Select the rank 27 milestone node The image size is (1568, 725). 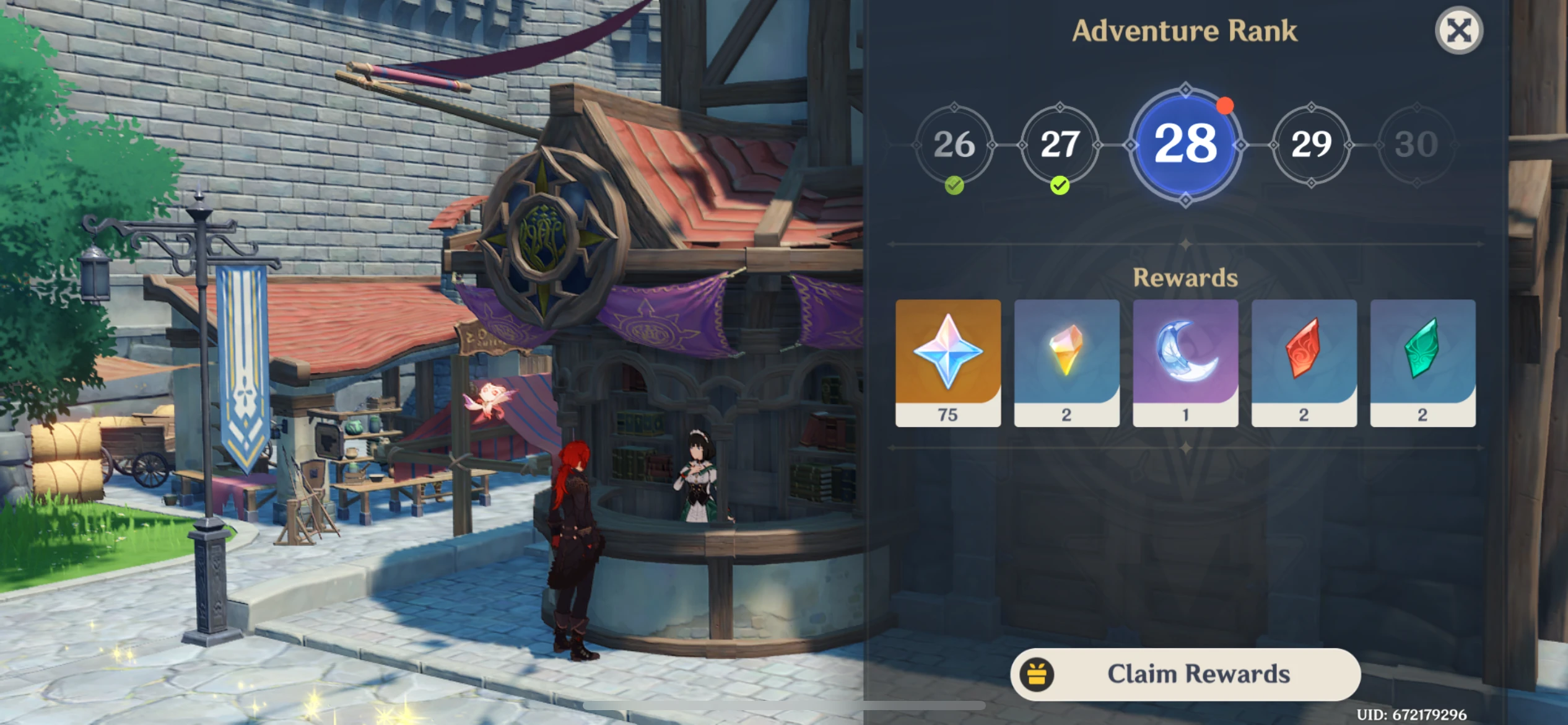(1061, 144)
